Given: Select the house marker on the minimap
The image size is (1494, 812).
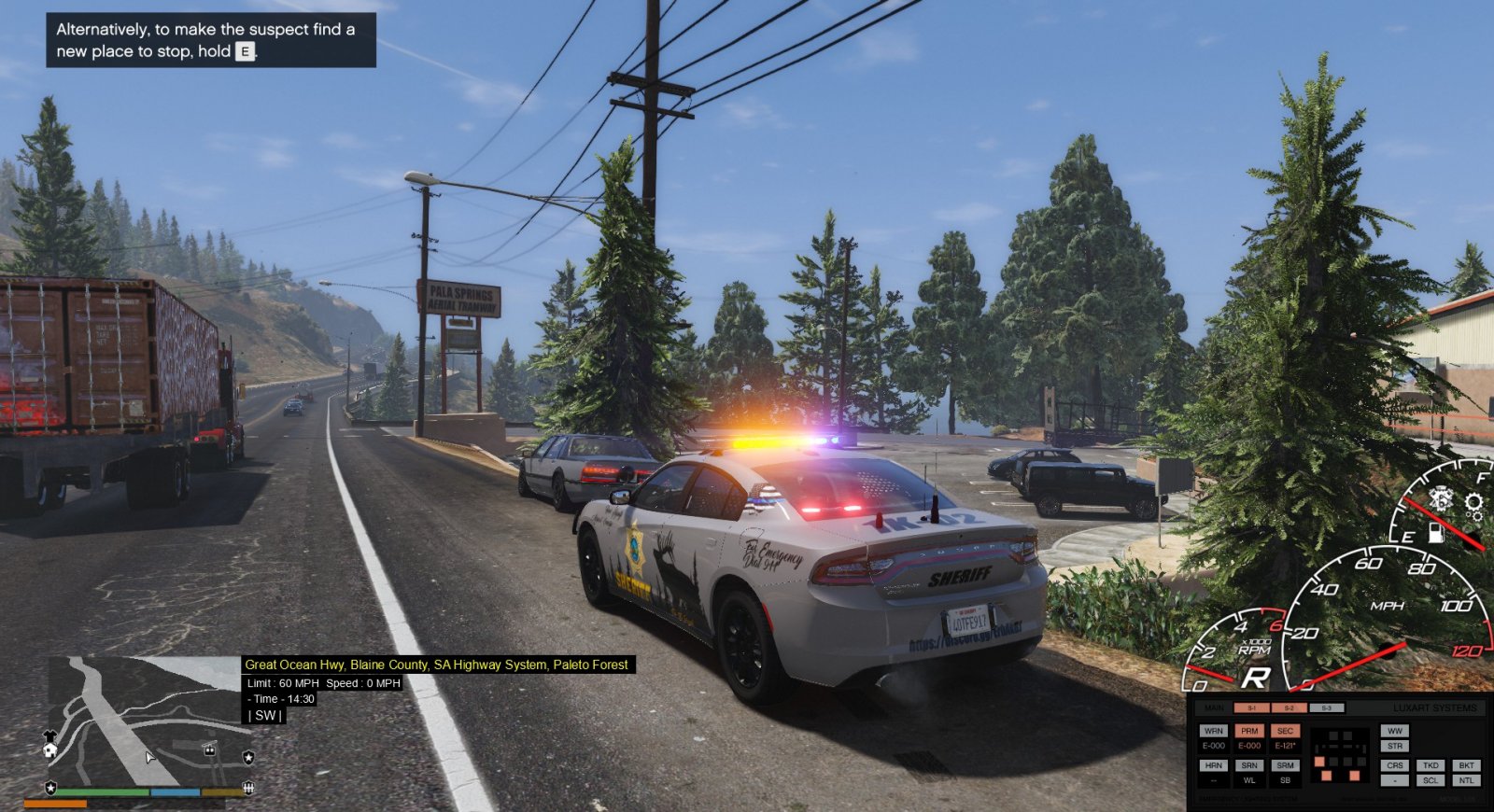Looking at the screenshot, I should coord(49,749).
